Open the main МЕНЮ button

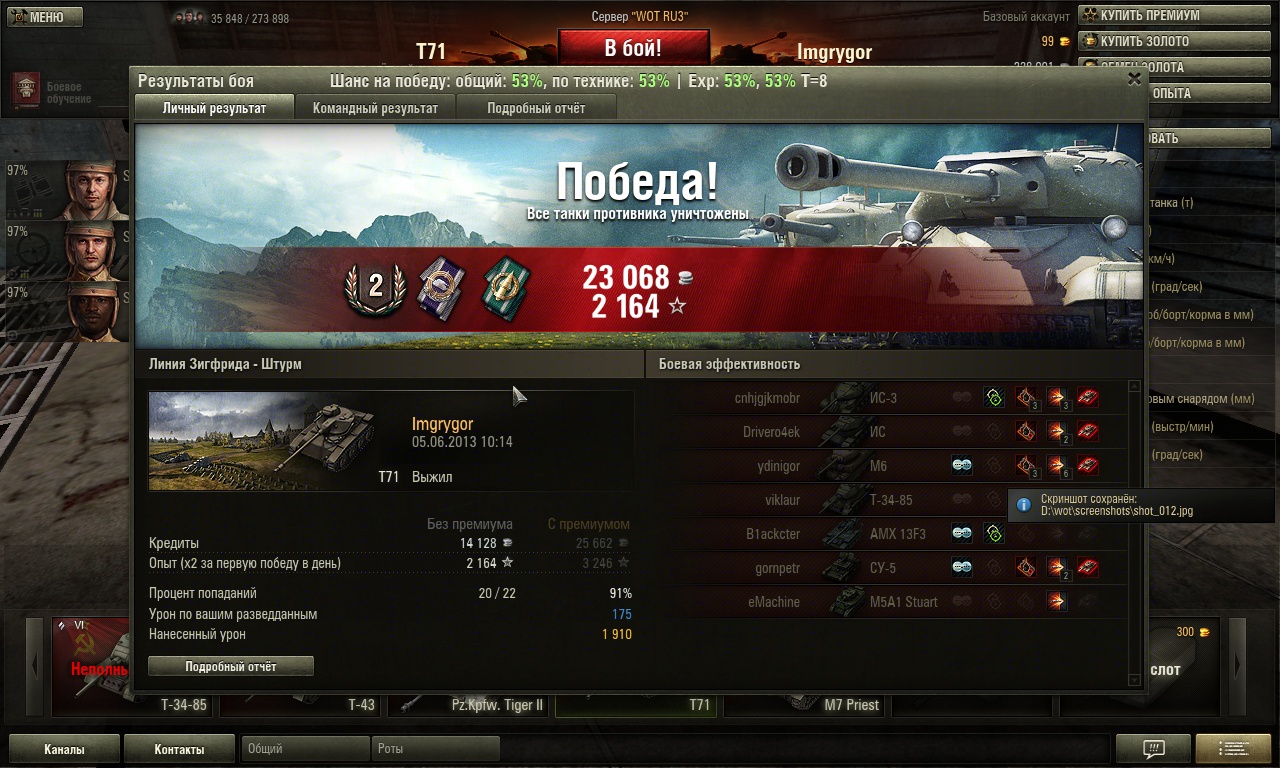coord(44,17)
